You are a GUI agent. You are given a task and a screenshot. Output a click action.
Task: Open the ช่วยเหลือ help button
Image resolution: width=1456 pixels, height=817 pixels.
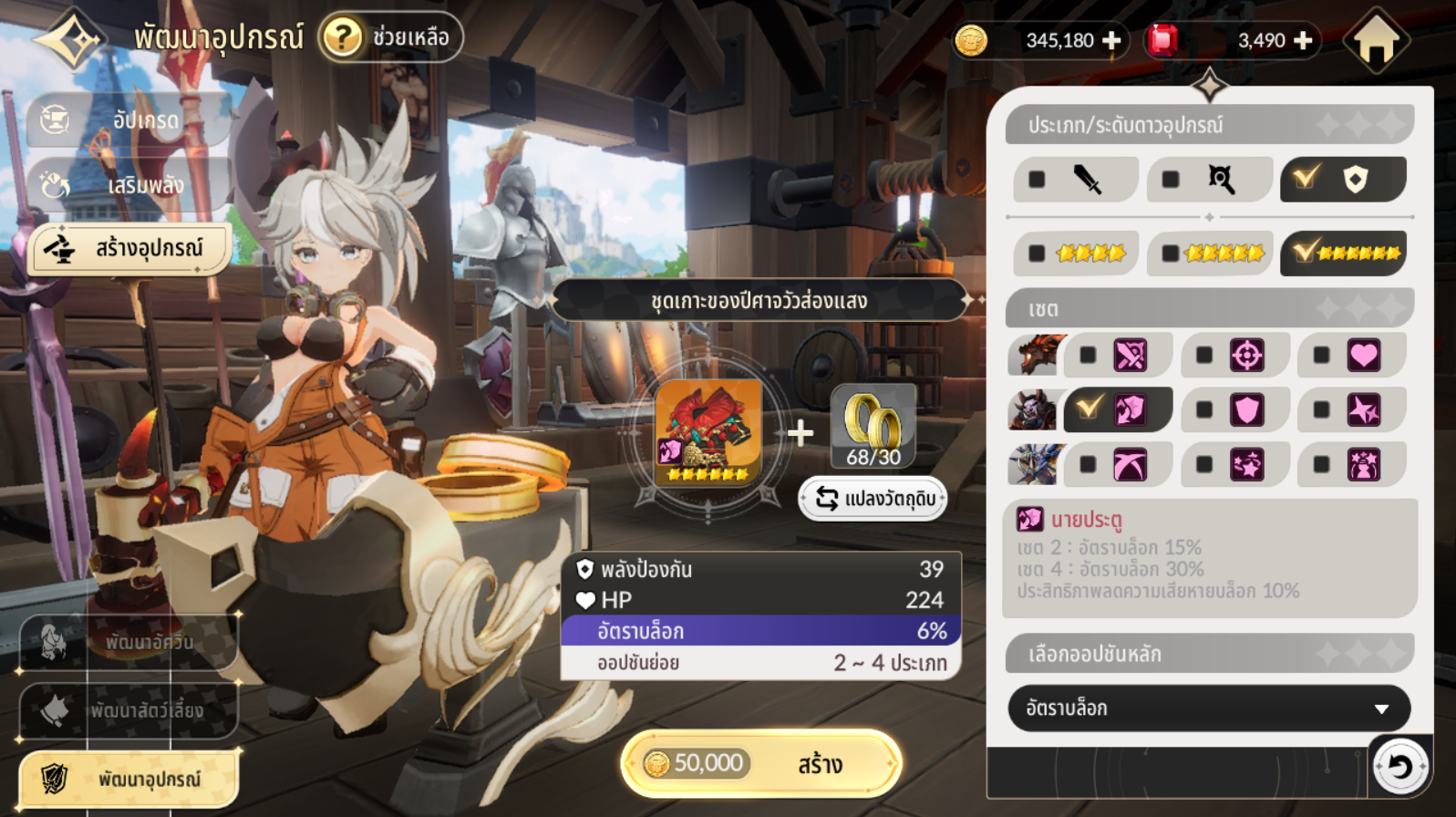[x=391, y=37]
